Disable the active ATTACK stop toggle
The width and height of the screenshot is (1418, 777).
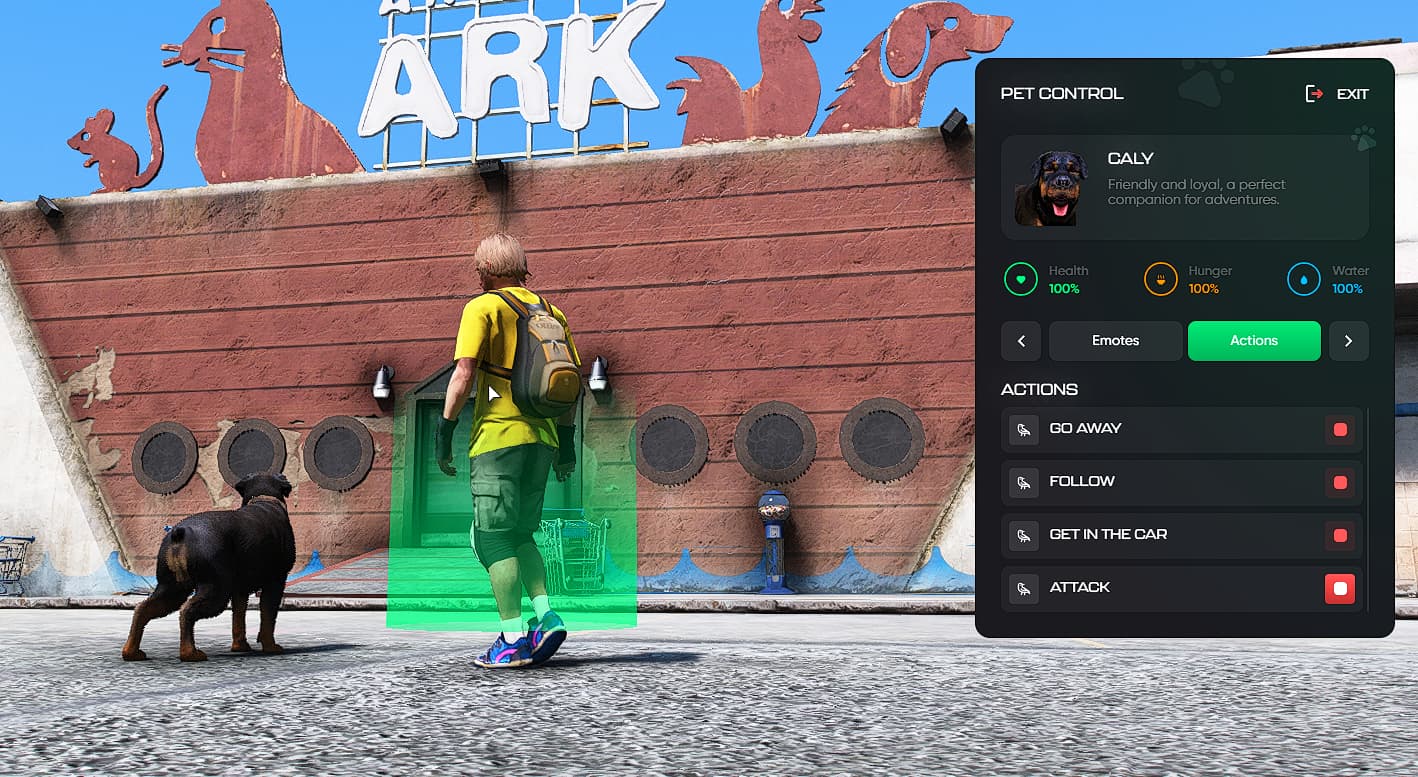click(x=1340, y=588)
